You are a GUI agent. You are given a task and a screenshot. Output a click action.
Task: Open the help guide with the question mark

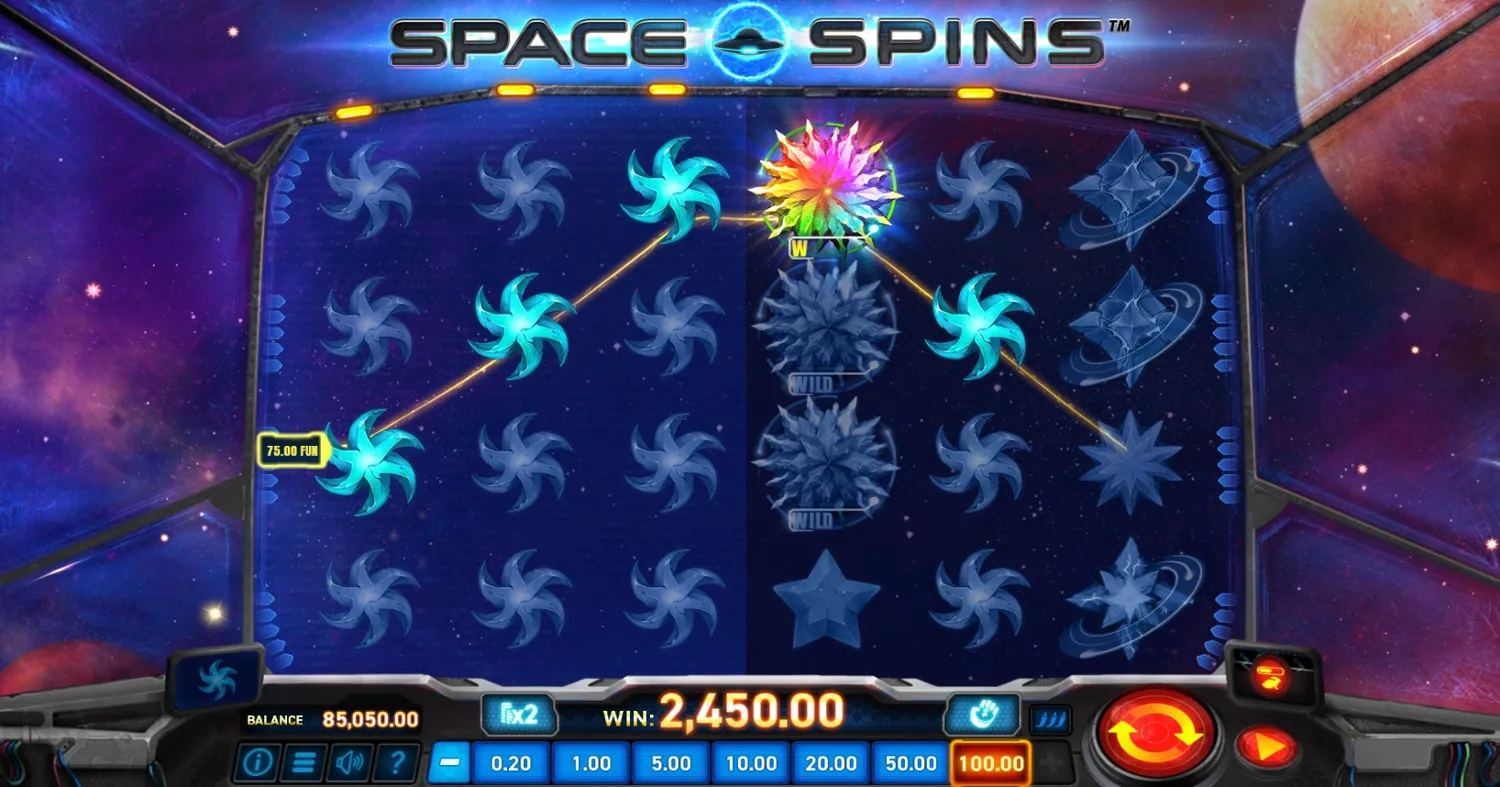click(x=397, y=763)
